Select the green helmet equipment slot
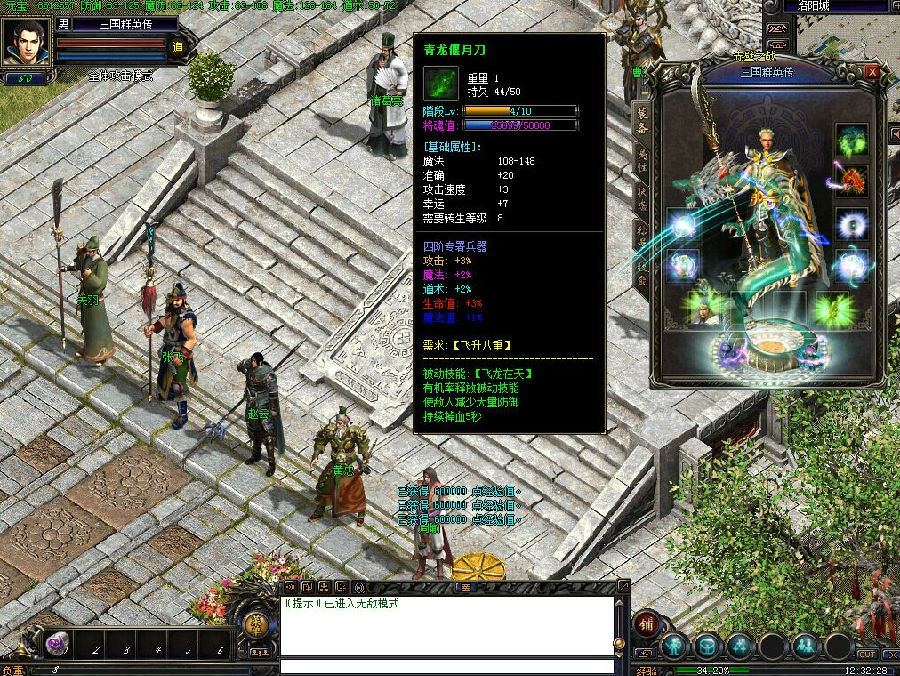Screen dimensions: 900x676 [x=851, y=140]
